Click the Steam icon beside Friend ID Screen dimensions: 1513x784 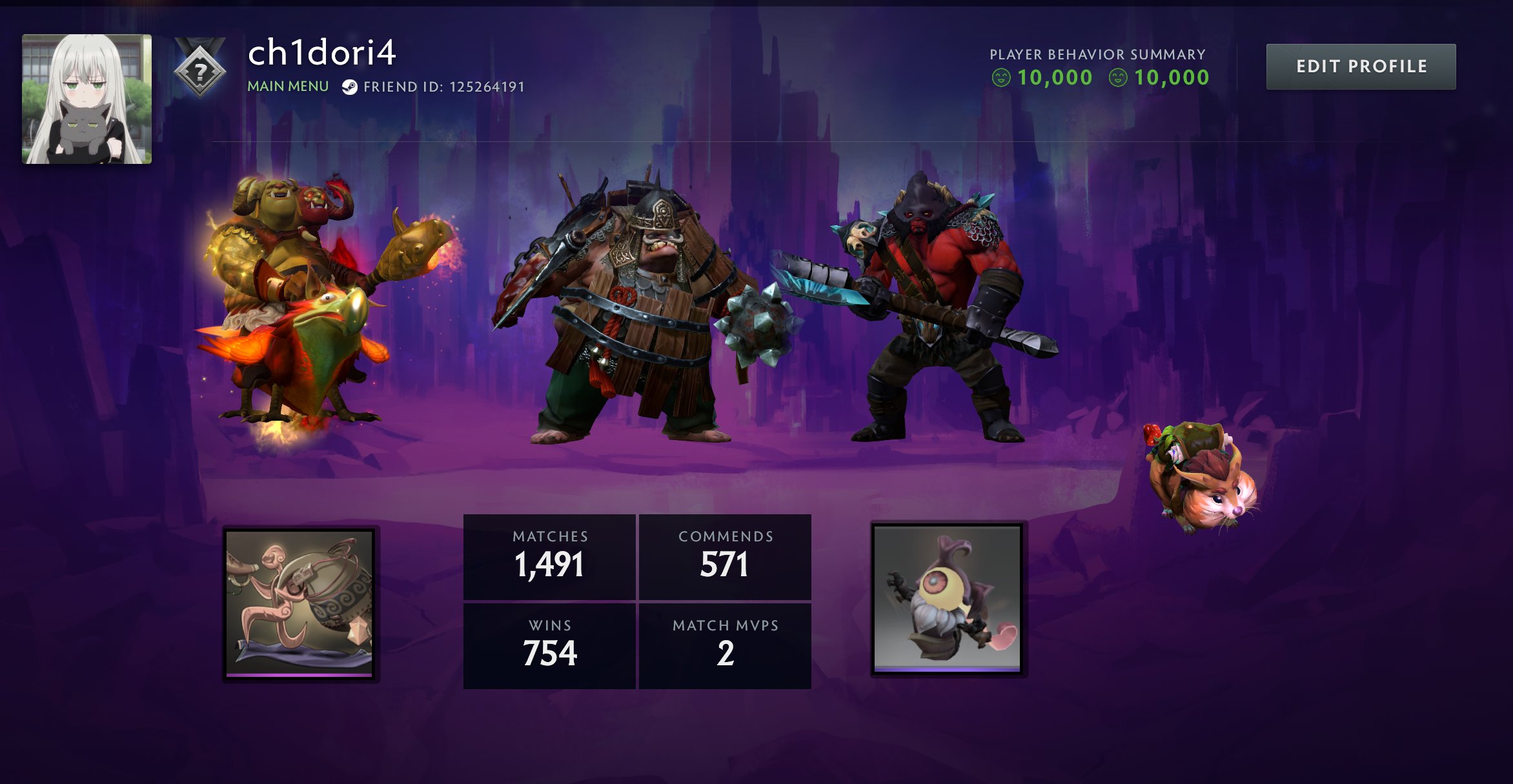tap(350, 87)
